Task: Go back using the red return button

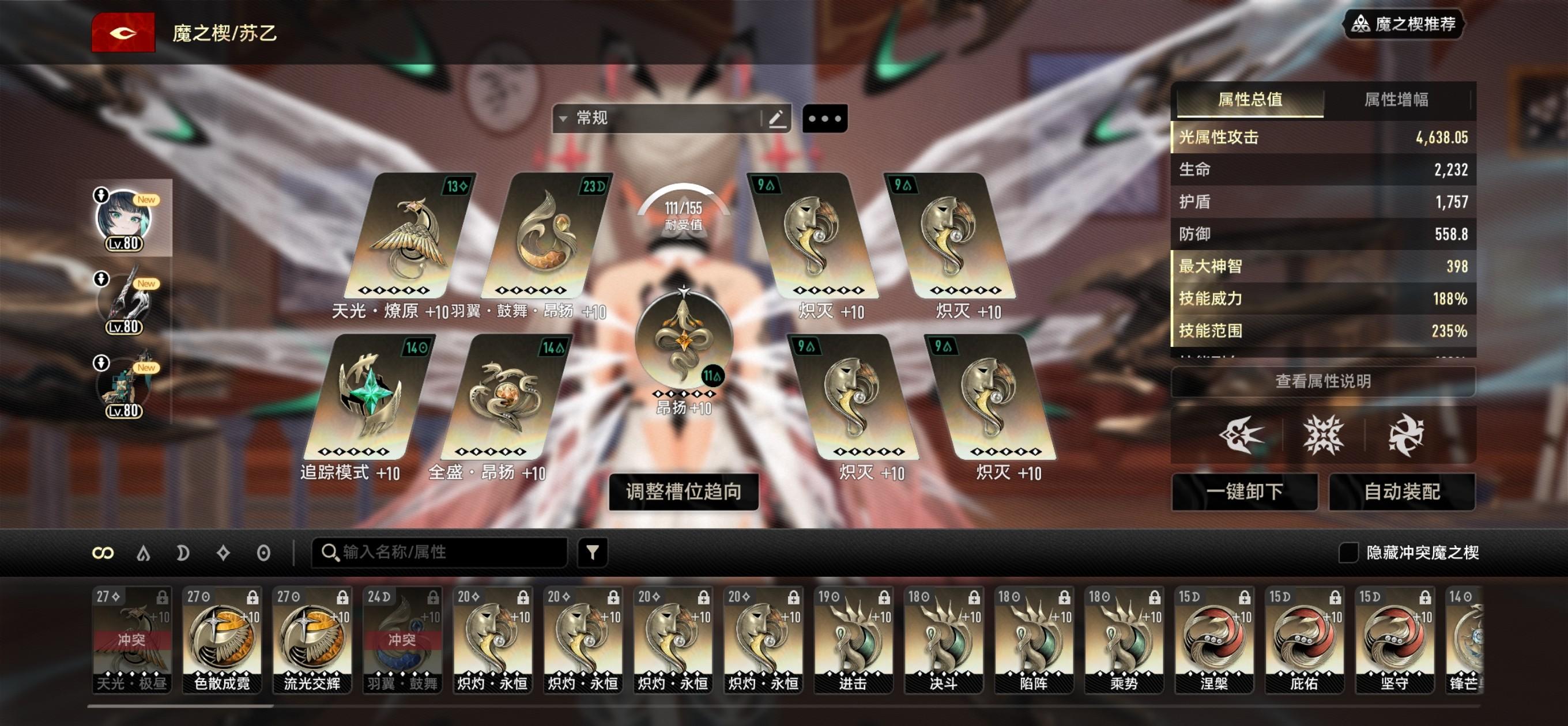Action: pyautogui.click(x=123, y=33)
